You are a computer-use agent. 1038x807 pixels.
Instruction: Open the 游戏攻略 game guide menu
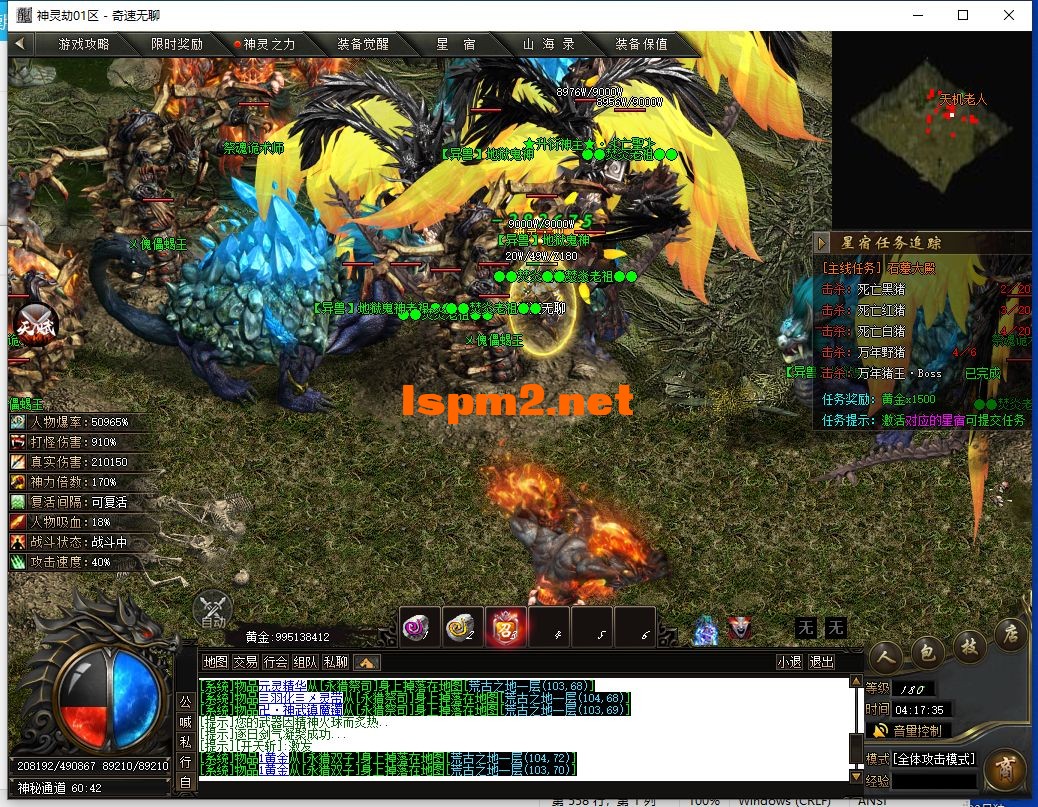pyautogui.click(x=84, y=44)
